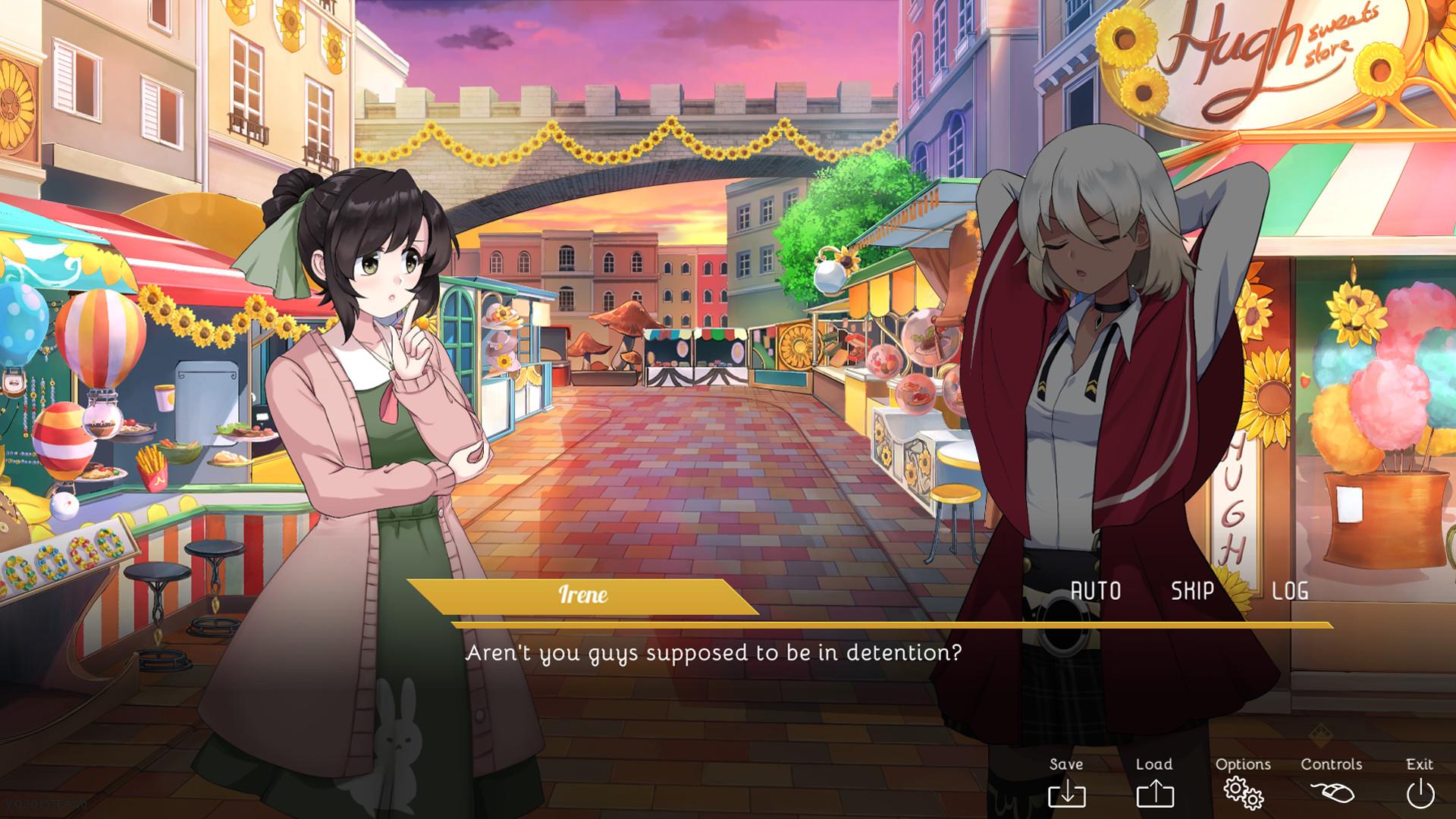Click the Controls label in the quick menu
The height and width of the screenshot is (819, 1456).
[1332, 764]
